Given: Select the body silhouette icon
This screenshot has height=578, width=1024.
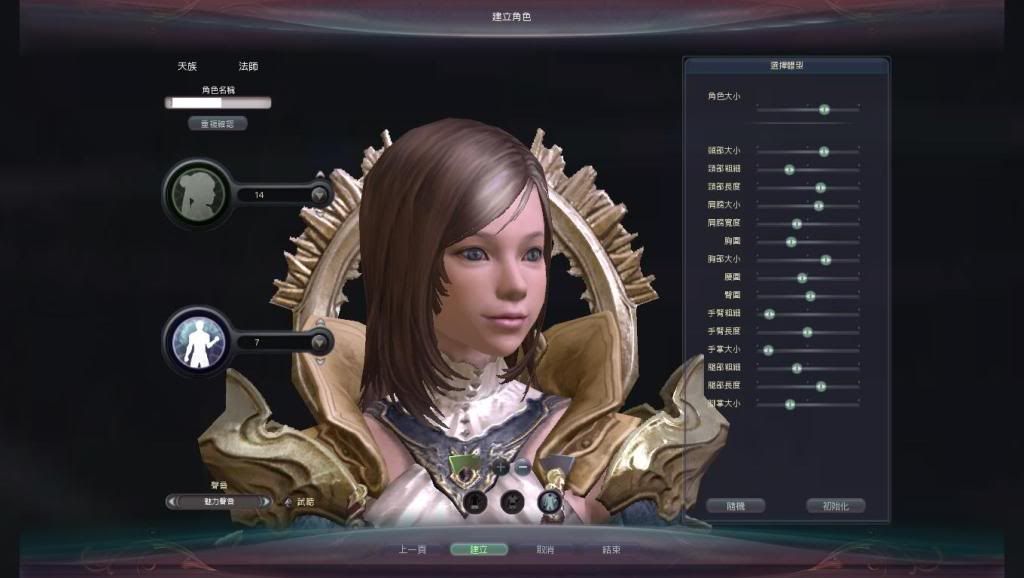Looking at the screenshot, I should click(x=198, y=342).
